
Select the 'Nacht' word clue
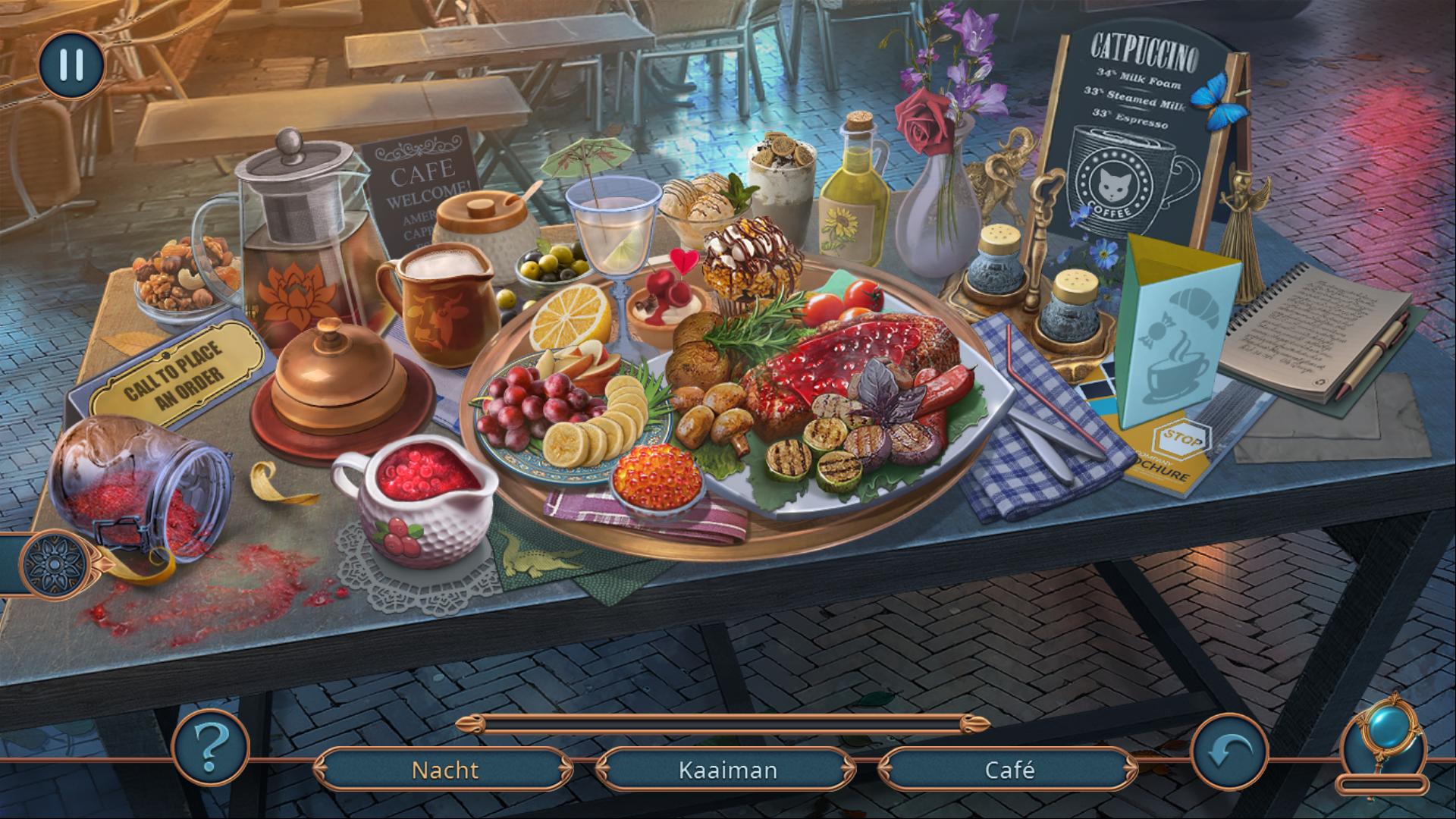(x=444, y=770)
